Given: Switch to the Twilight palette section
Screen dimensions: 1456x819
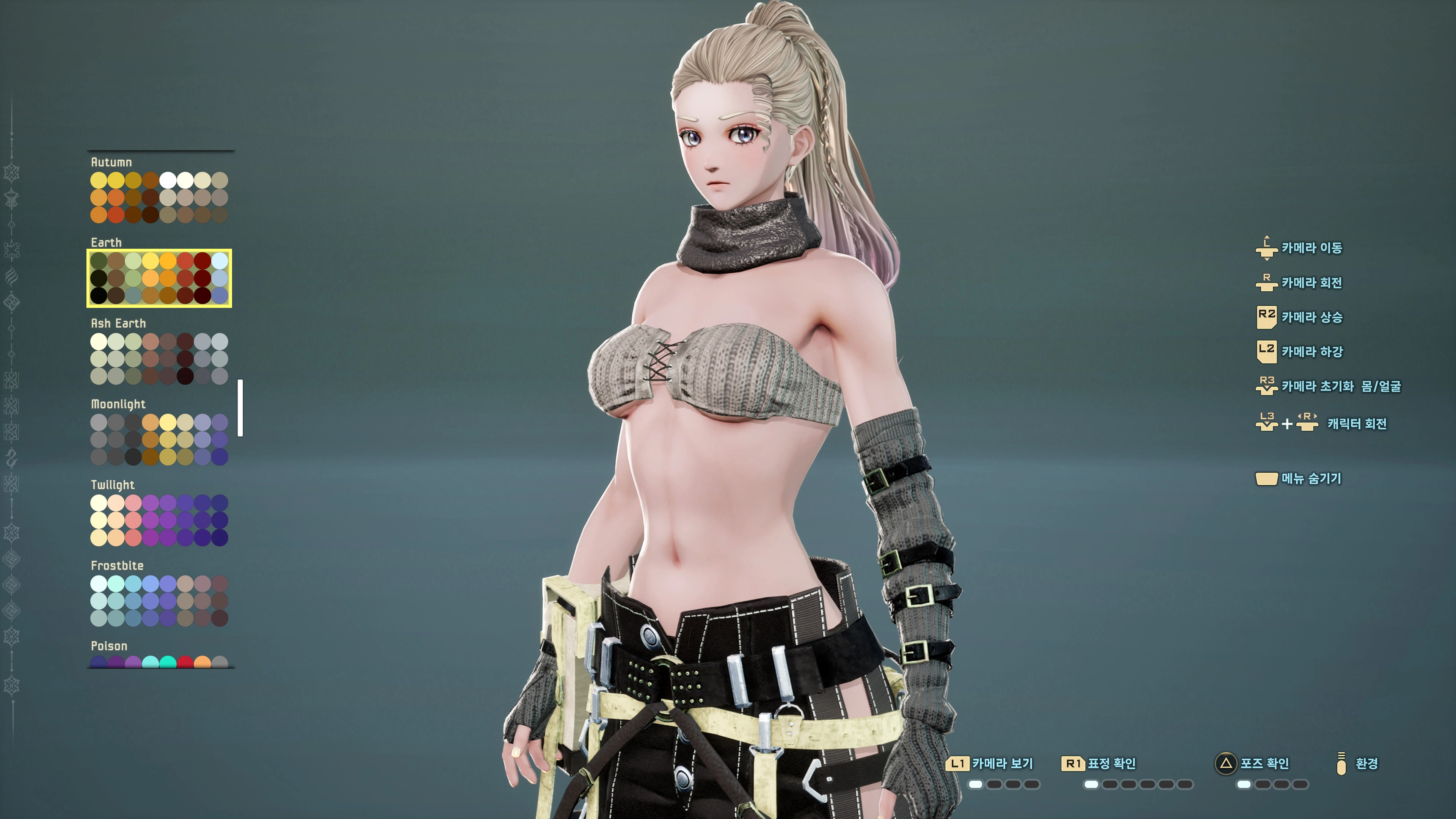Looking at the screenshot, I should click(113, 485).
